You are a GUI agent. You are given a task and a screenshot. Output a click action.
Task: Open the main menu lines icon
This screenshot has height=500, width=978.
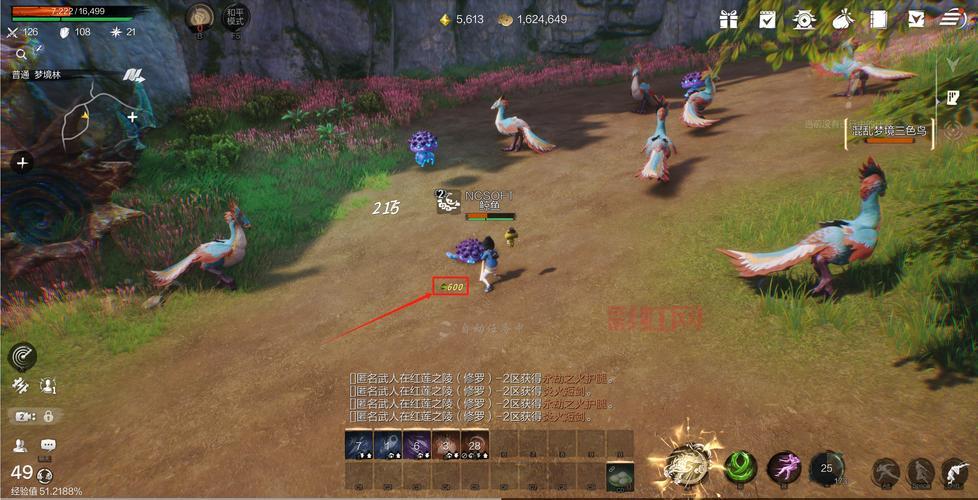[953, 19]
